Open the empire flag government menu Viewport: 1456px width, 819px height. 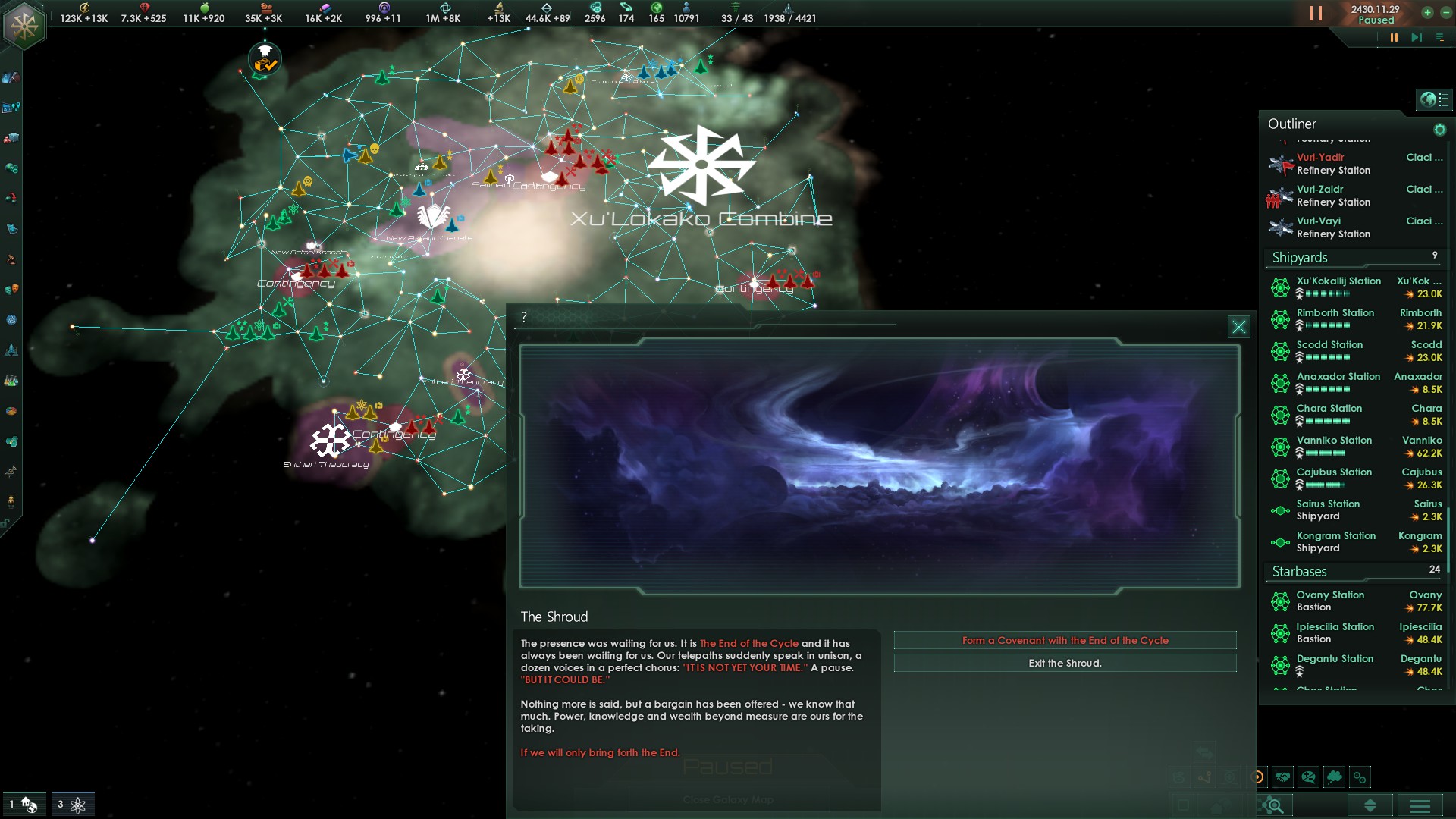pos(24,24)
